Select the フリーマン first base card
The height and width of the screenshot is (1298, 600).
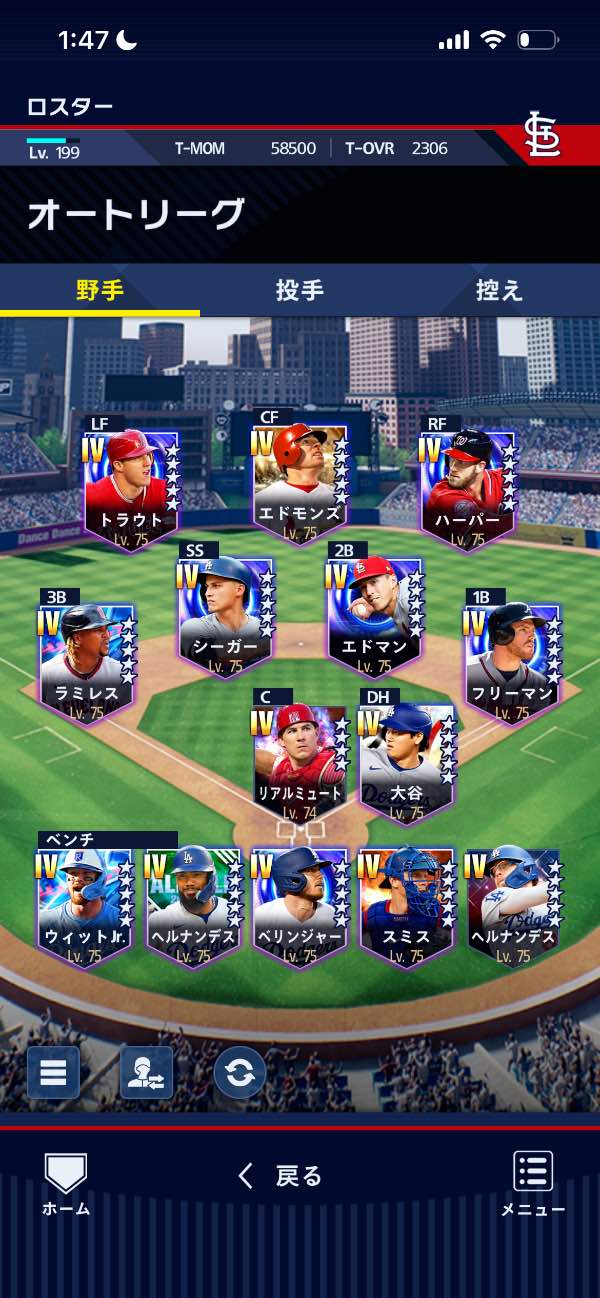pos(513,662)
